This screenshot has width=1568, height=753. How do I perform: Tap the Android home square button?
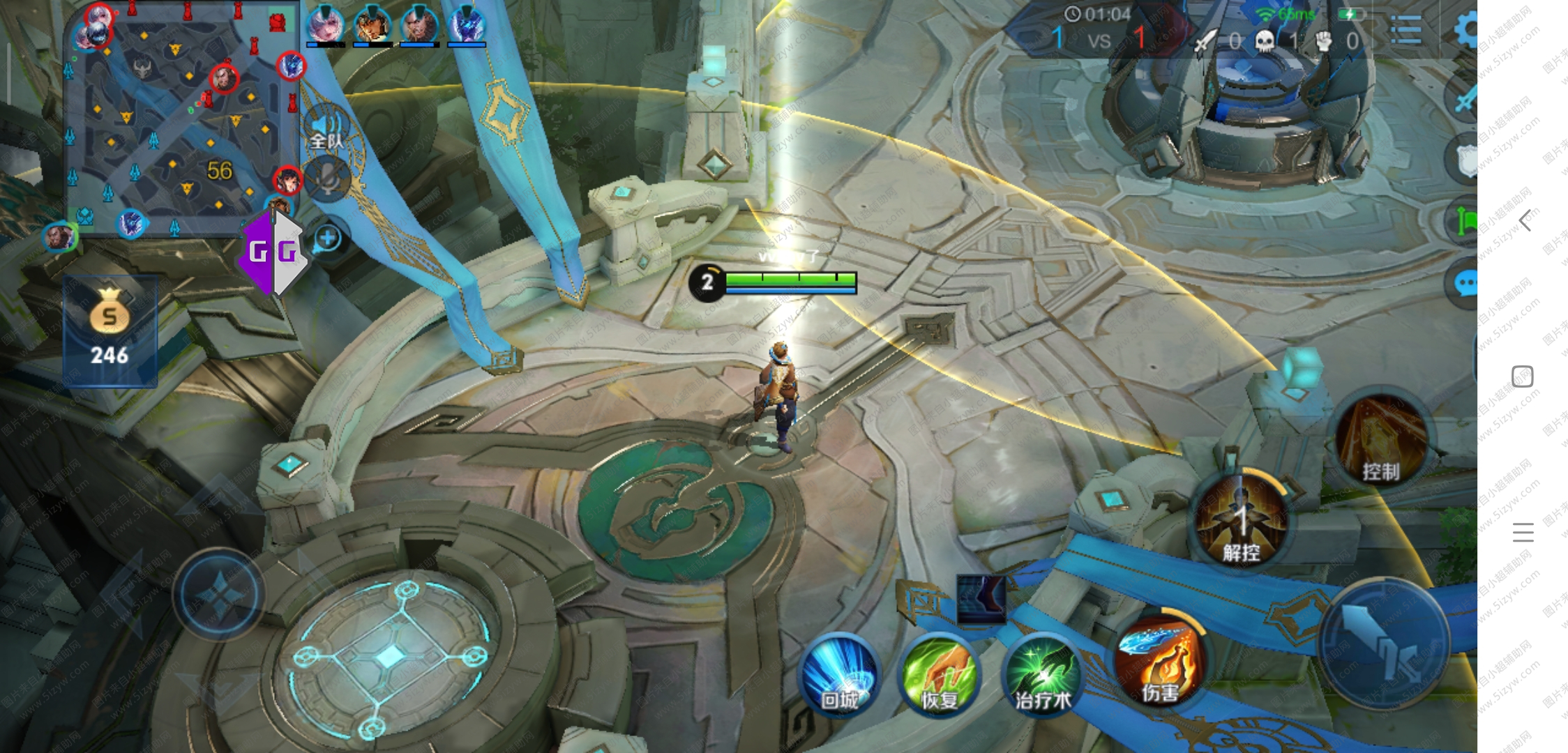click(x=1523, y=376)
